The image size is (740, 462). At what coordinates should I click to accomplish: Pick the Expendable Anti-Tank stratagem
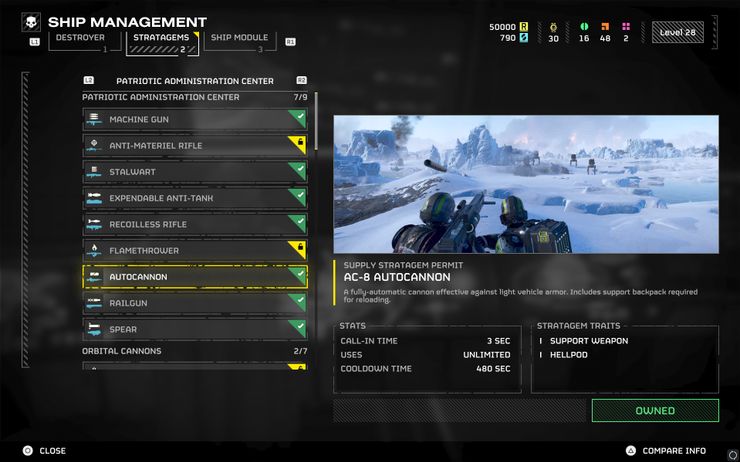(x=194, y=198)
